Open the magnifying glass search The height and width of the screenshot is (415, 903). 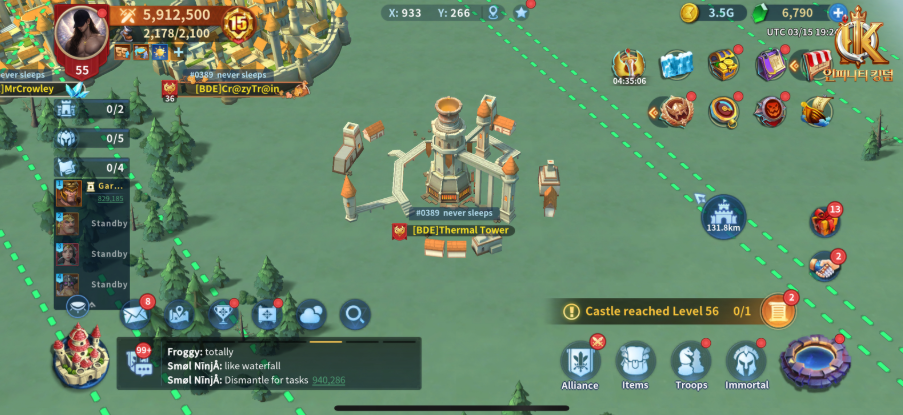tap(354, 315)
